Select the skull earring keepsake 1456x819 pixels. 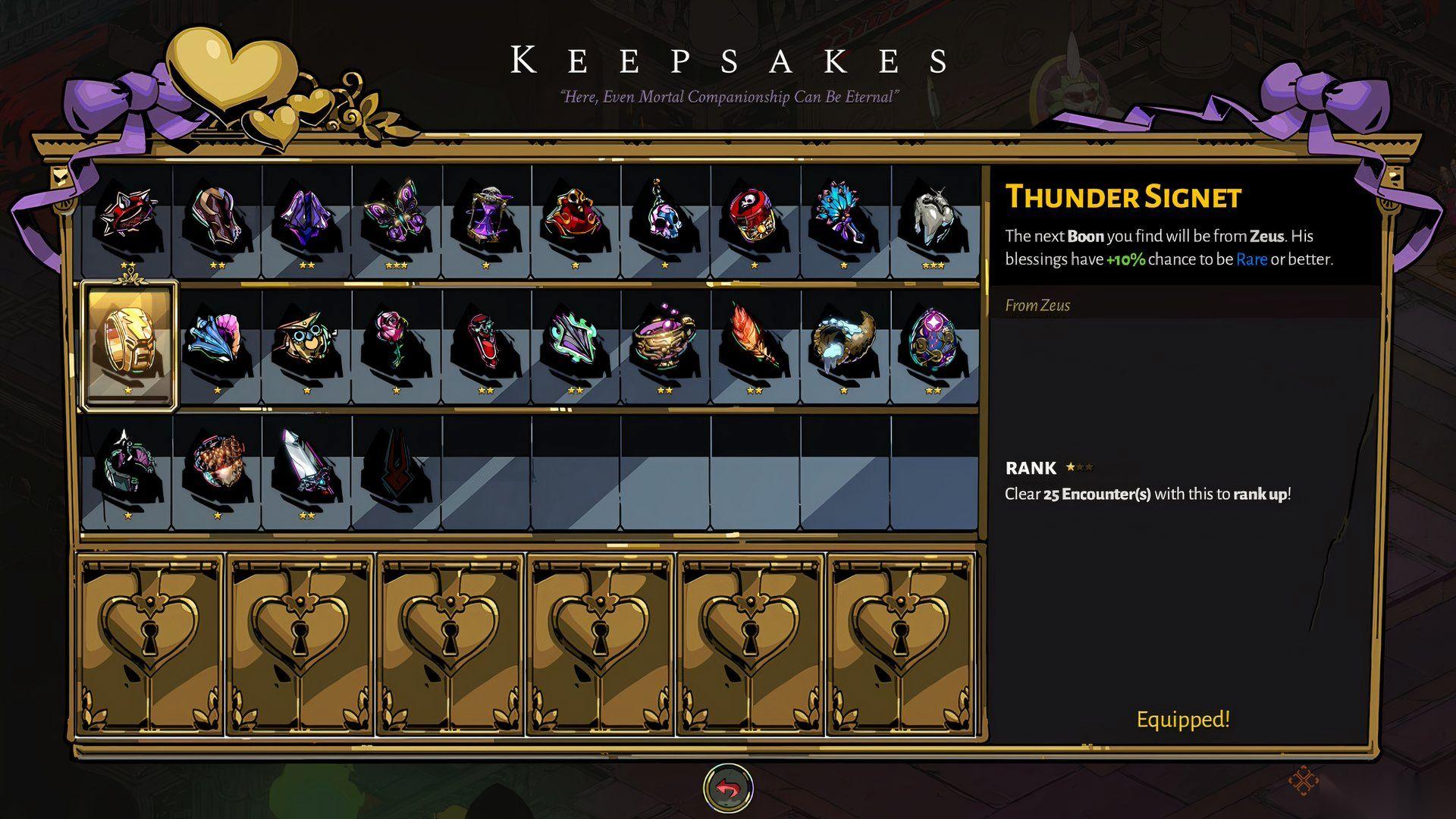point(664,216)
